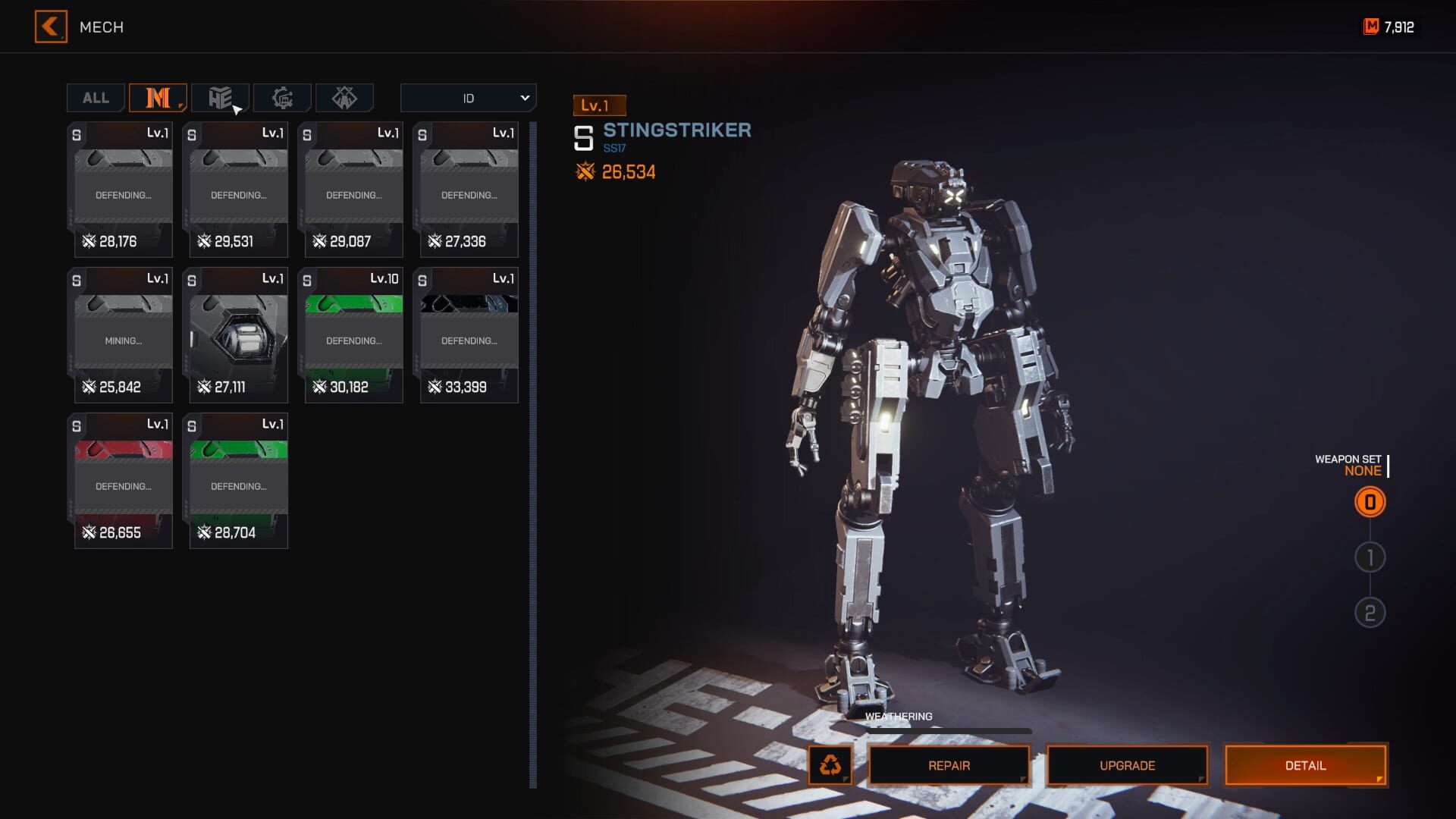Viewport: 1456px width, 819px height.
Task: Choose the mech card rated 29,531
Action: (238, 190)
